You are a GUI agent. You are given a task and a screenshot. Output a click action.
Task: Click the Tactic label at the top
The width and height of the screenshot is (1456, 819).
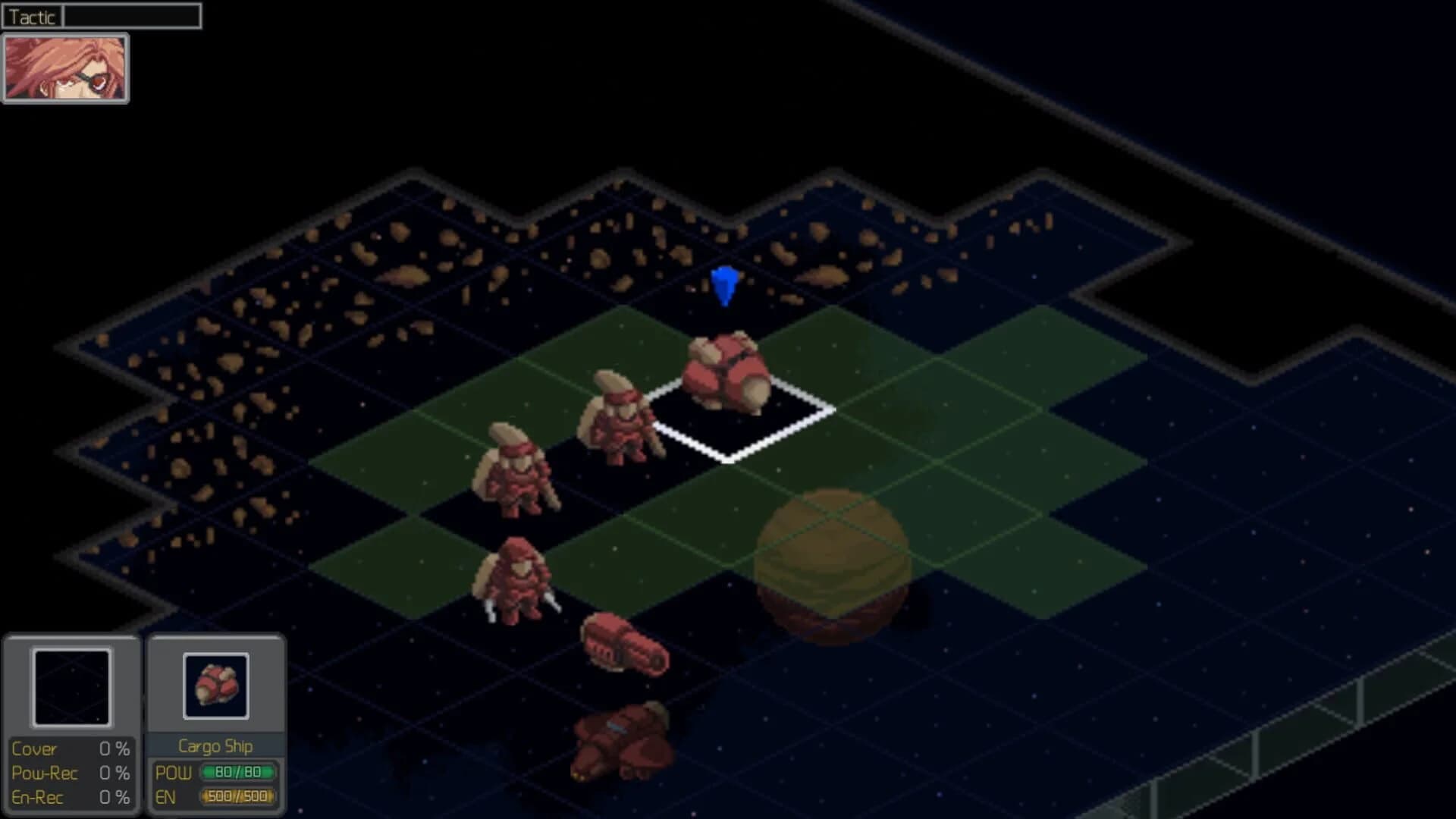pos(32,16)
